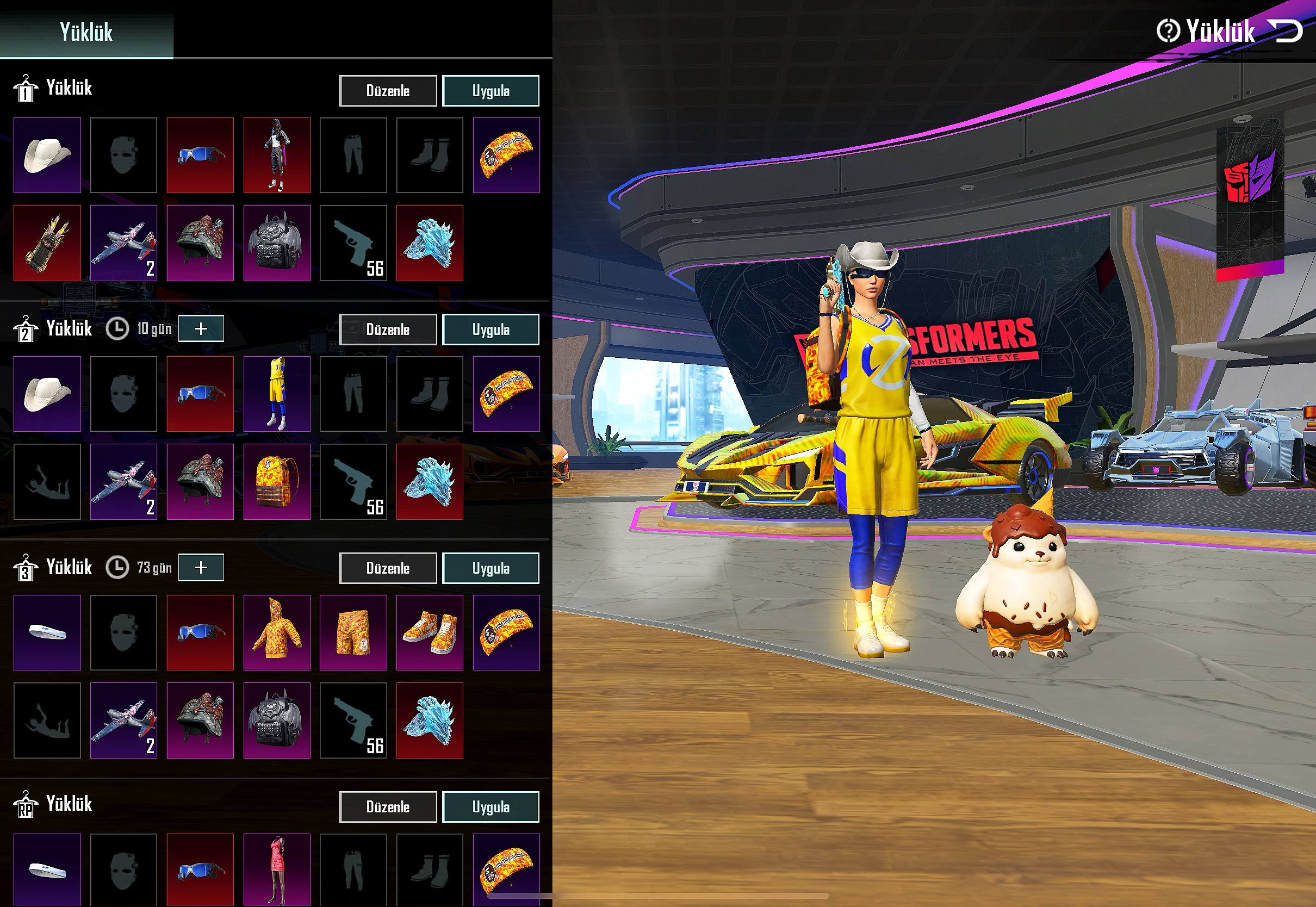Open the empty pants slot in outfit 2
The image size is (1316, 907).
pos(353,394)
